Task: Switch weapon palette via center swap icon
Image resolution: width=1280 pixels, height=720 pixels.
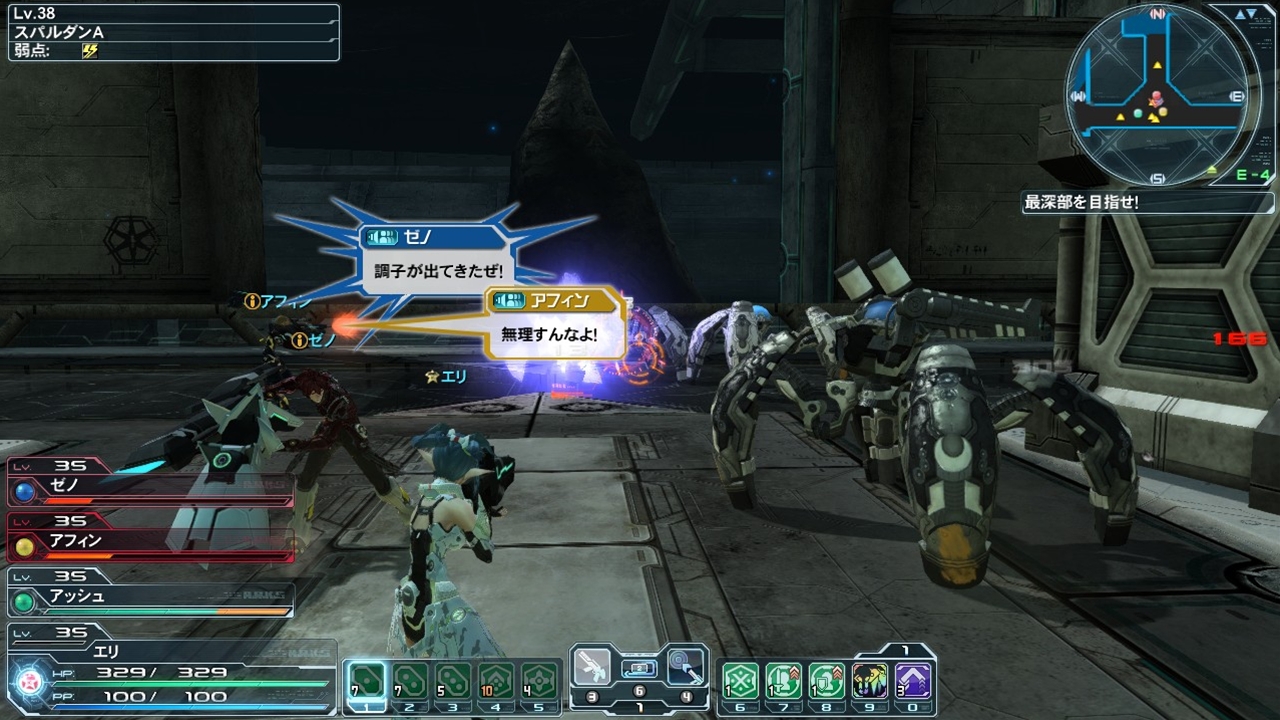Action: tap(639, 669)
